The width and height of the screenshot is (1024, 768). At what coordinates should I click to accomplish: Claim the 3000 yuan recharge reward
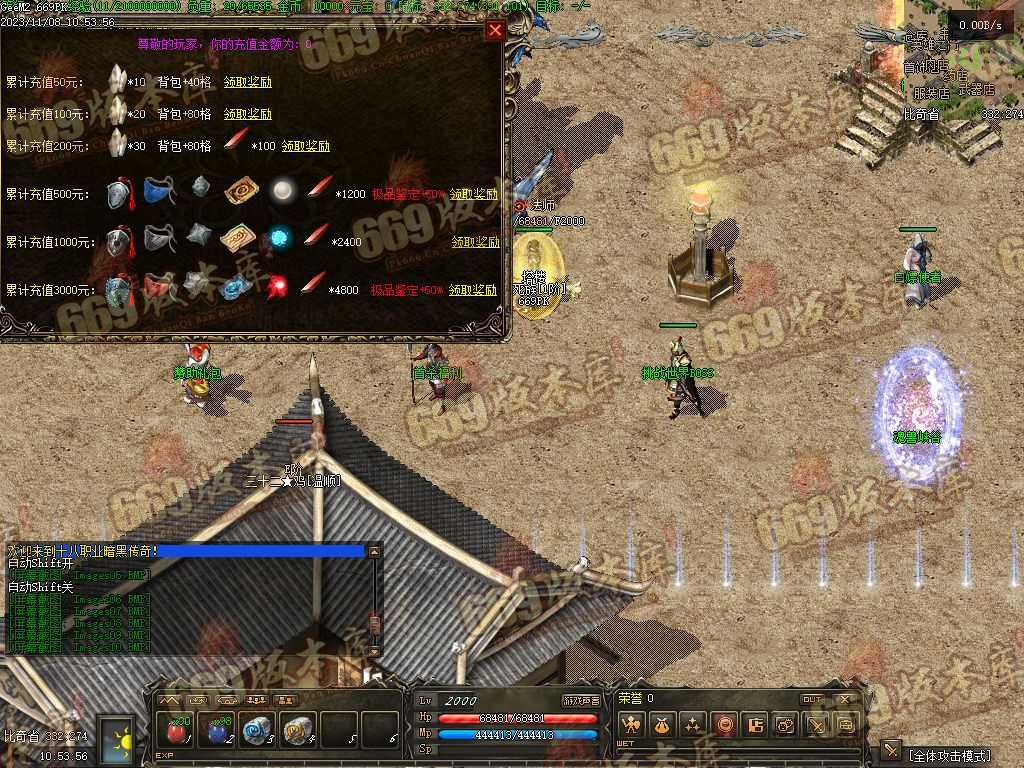(x=473, y=290)
